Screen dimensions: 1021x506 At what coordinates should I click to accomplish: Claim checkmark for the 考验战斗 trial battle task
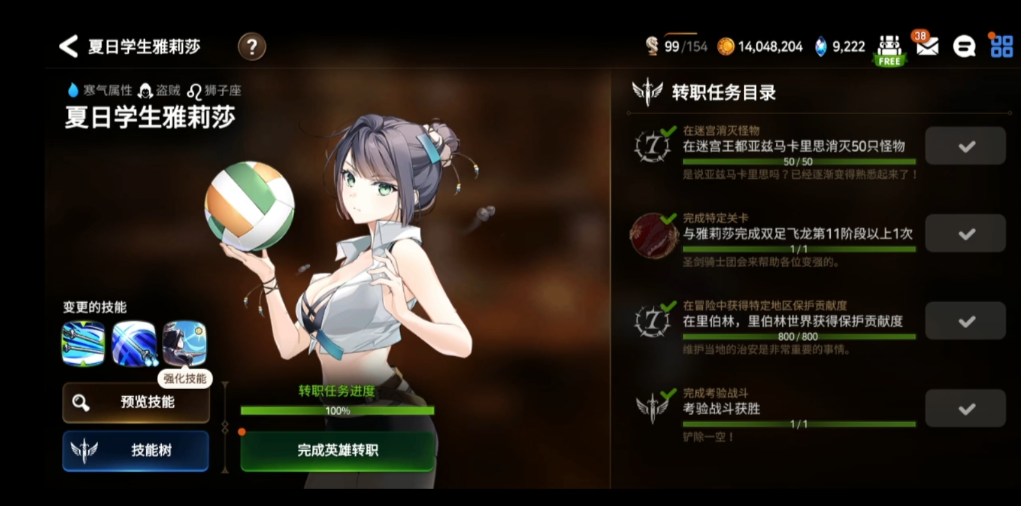point(965,408)
